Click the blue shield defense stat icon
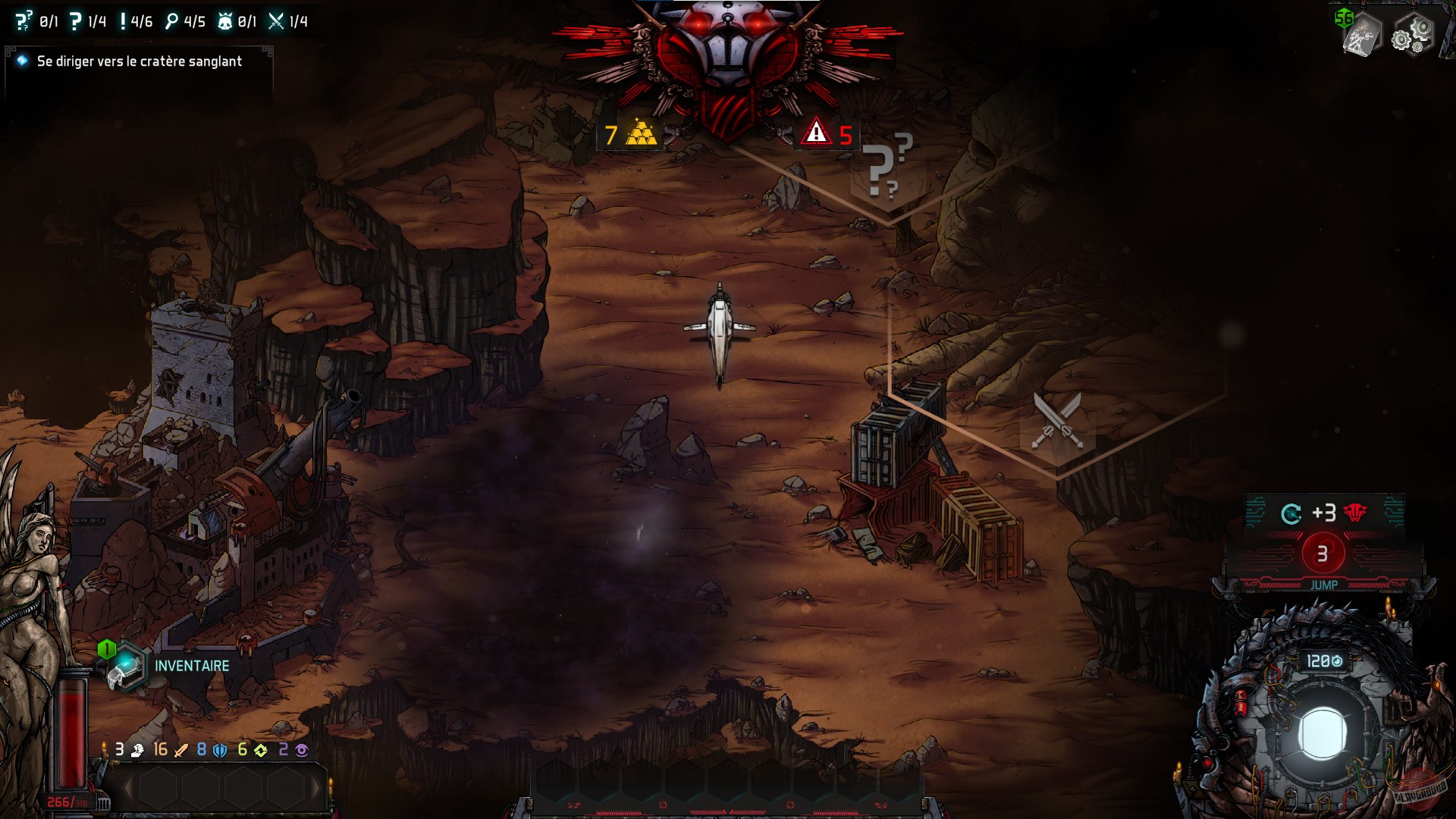 218,751
